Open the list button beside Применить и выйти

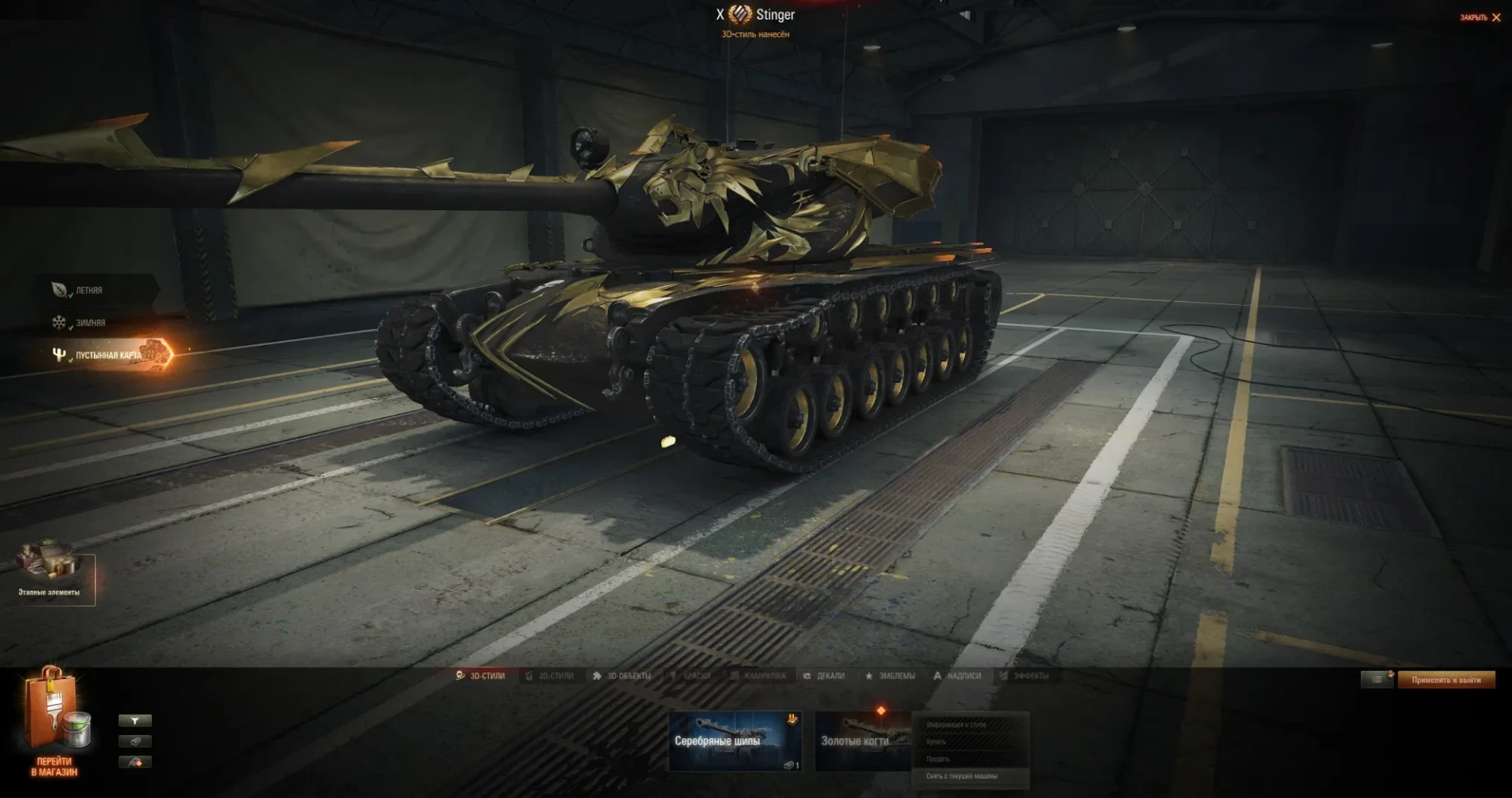coord(1377,679)
